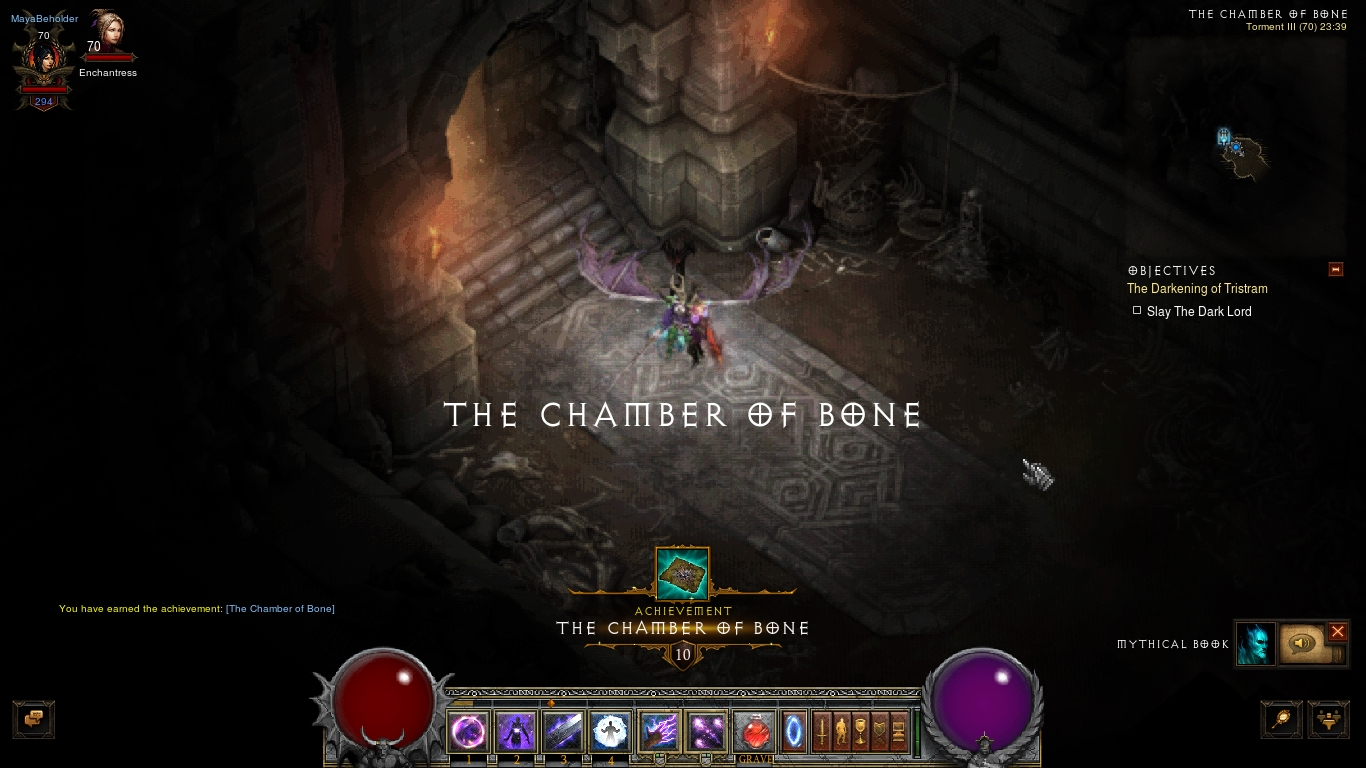Open the social friends button
The image size is (1366, 768).
[1328, 719]
